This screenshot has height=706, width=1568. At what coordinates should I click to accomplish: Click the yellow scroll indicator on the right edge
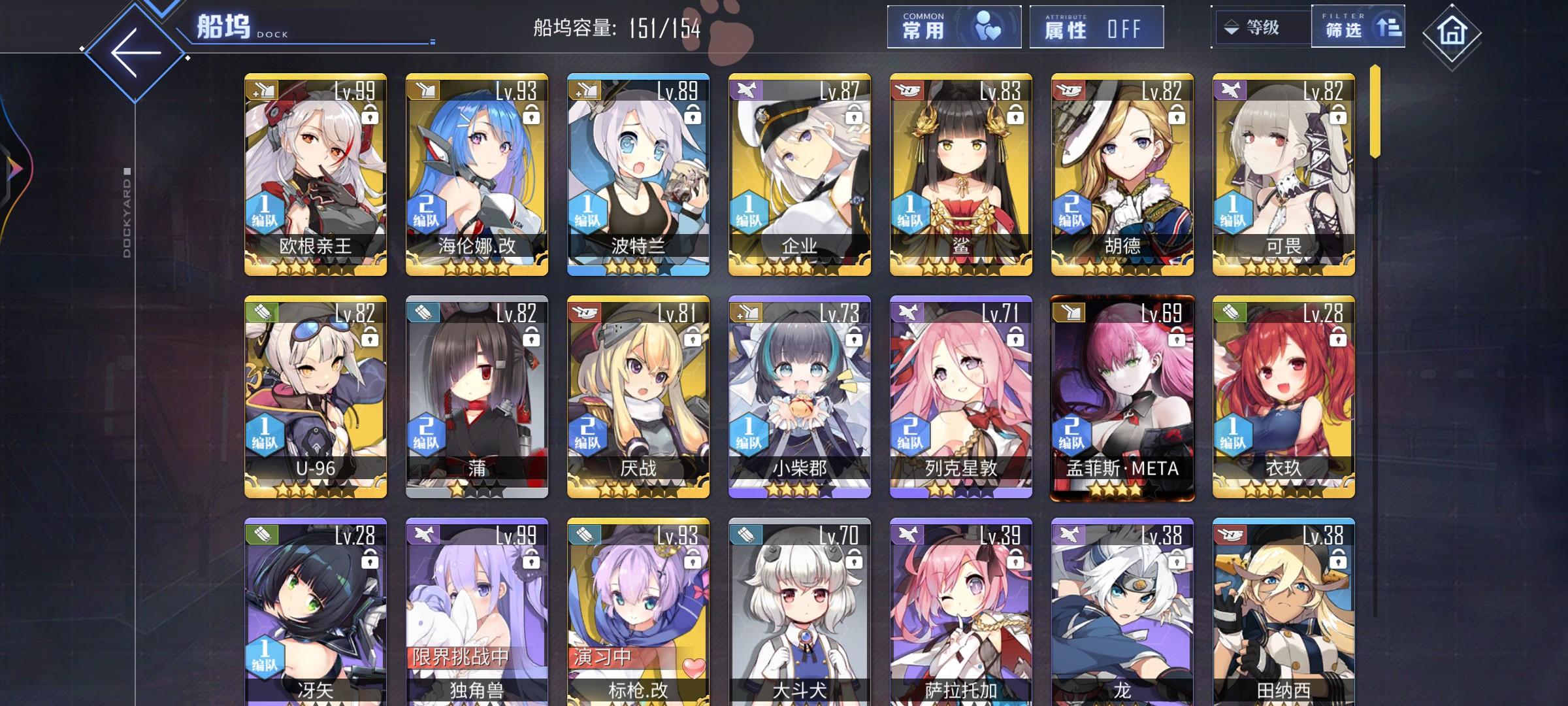point(1376,111)
